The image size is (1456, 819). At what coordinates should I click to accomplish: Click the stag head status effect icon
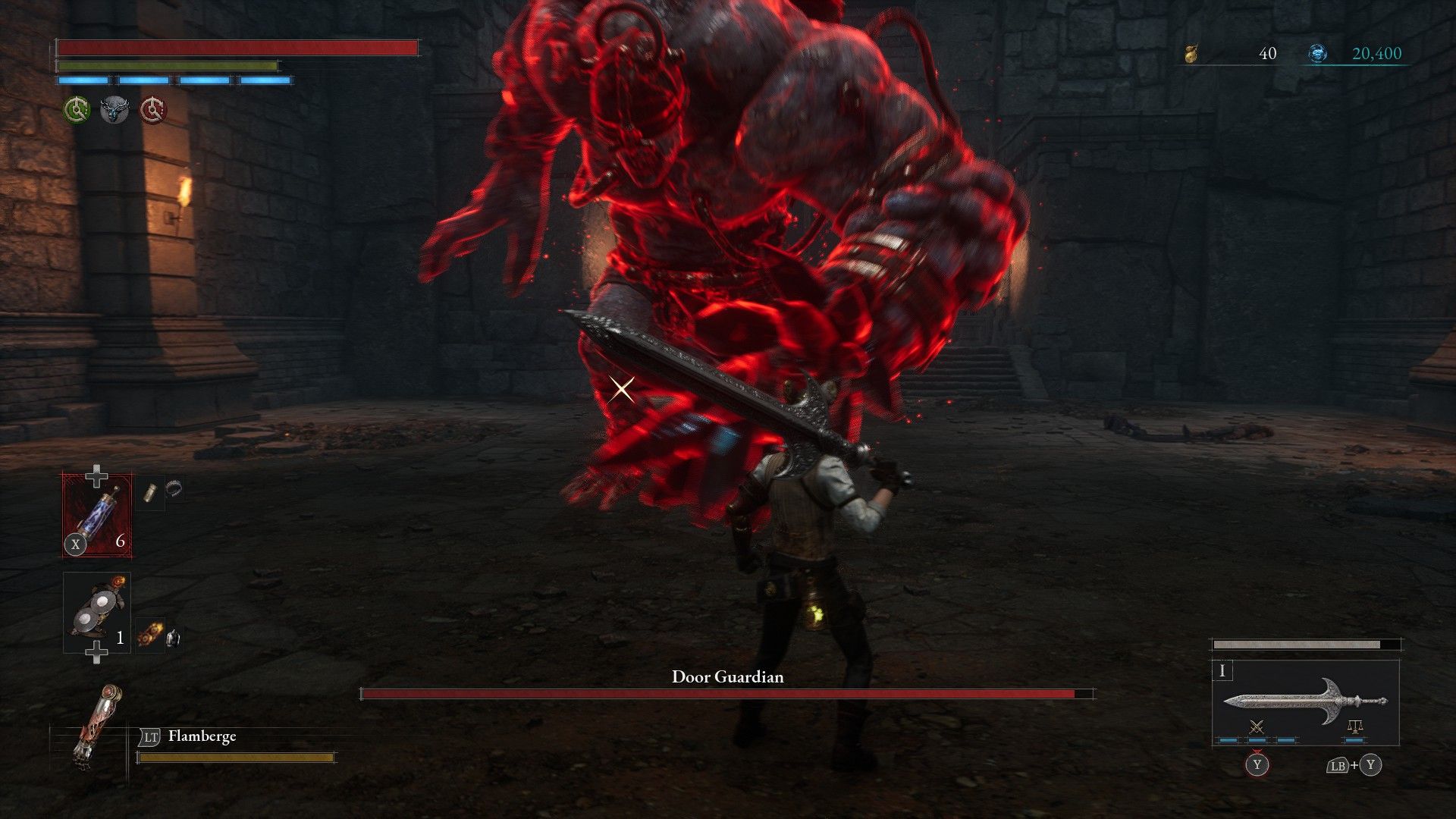114,108
